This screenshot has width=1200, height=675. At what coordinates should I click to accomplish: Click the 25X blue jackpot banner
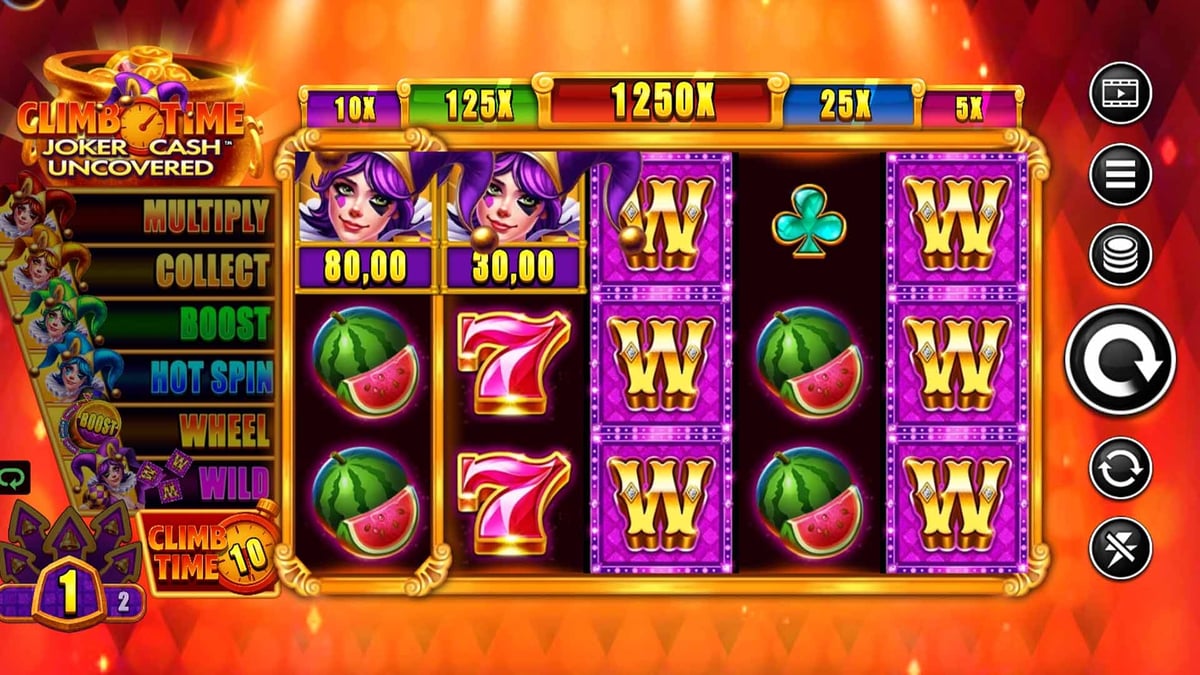(x=846, y=106)
